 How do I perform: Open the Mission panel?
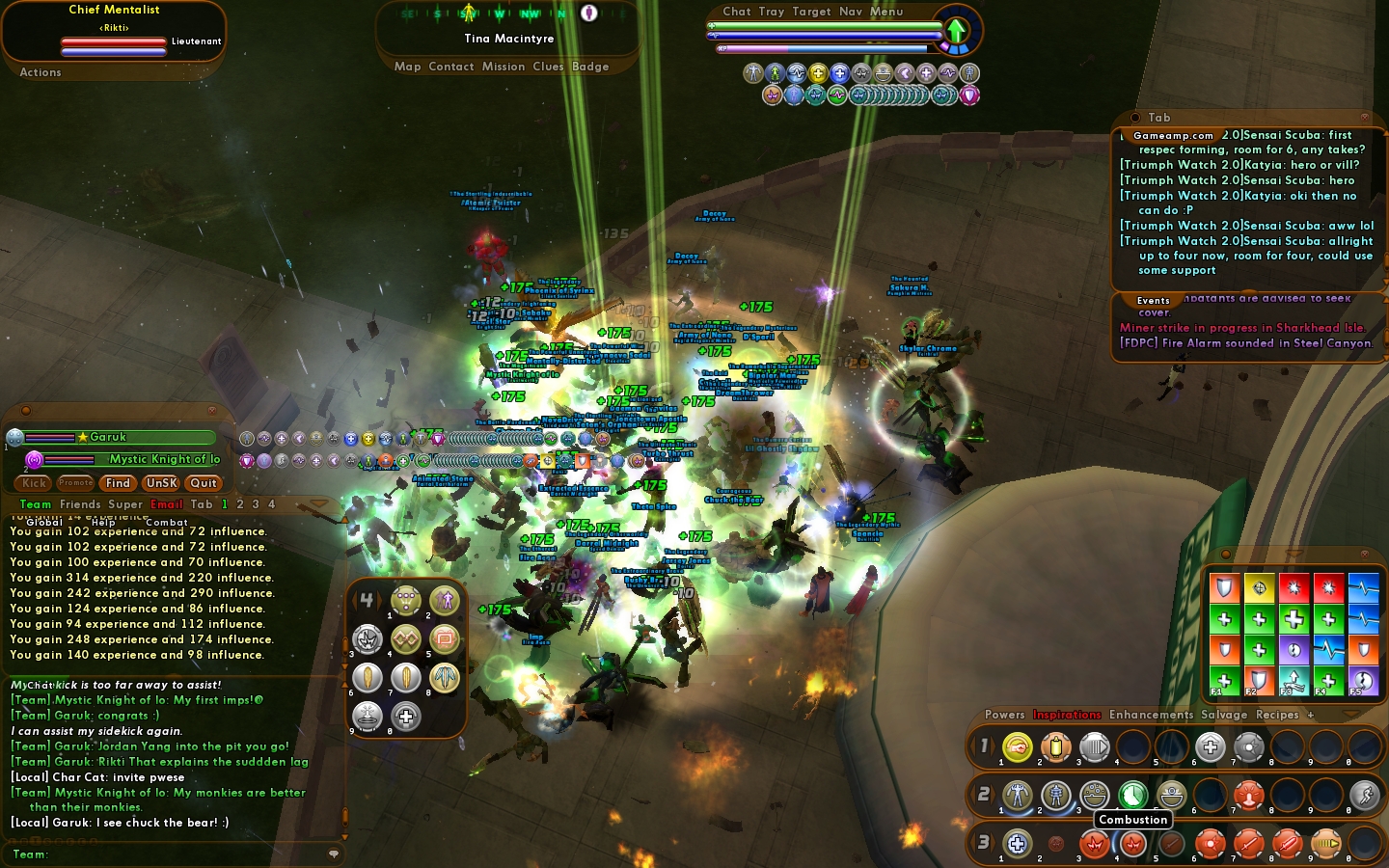504,67
